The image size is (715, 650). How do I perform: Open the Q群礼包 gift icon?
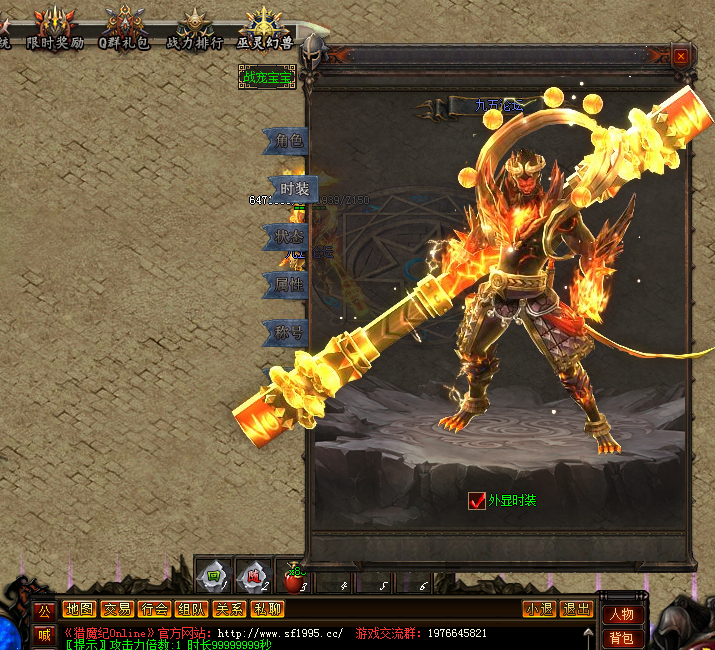[x=123, y=27]
